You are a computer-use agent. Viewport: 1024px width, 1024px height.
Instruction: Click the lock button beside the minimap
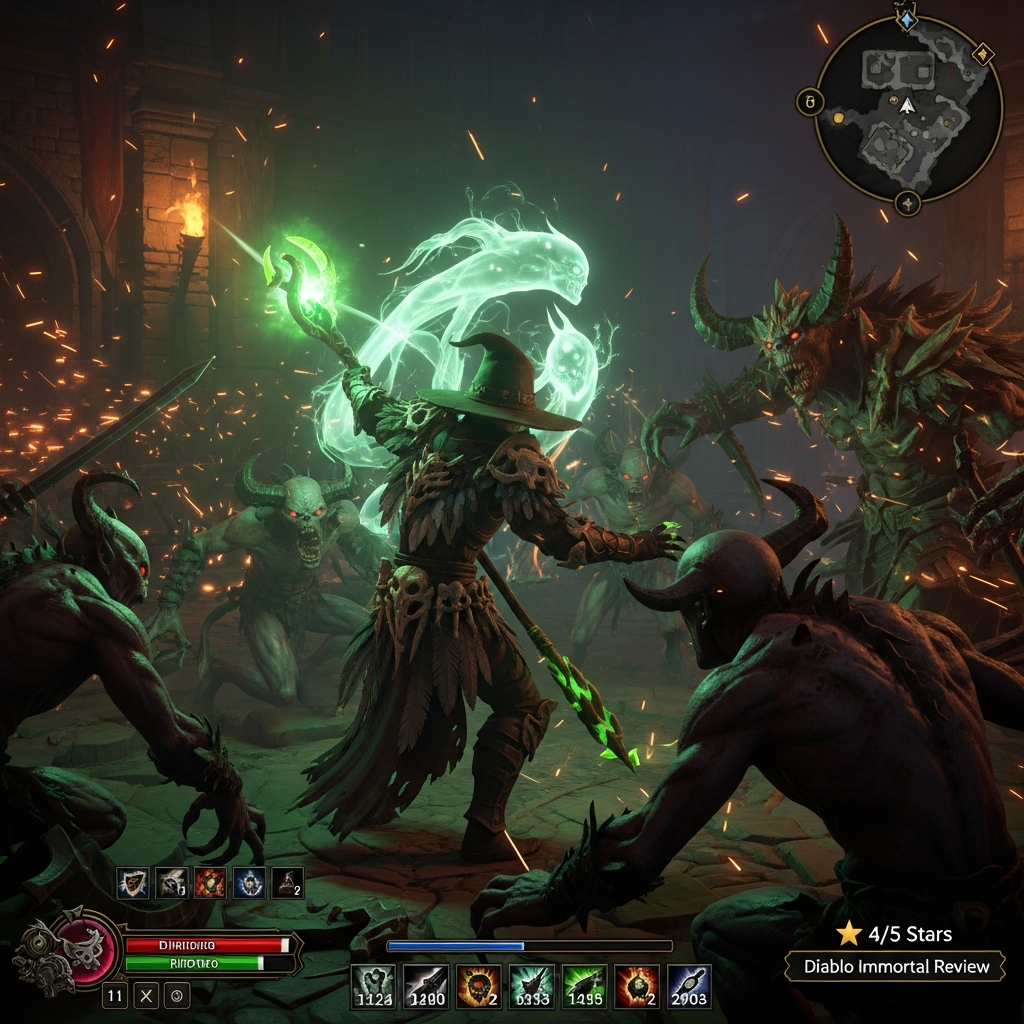(x=810, y=102)
